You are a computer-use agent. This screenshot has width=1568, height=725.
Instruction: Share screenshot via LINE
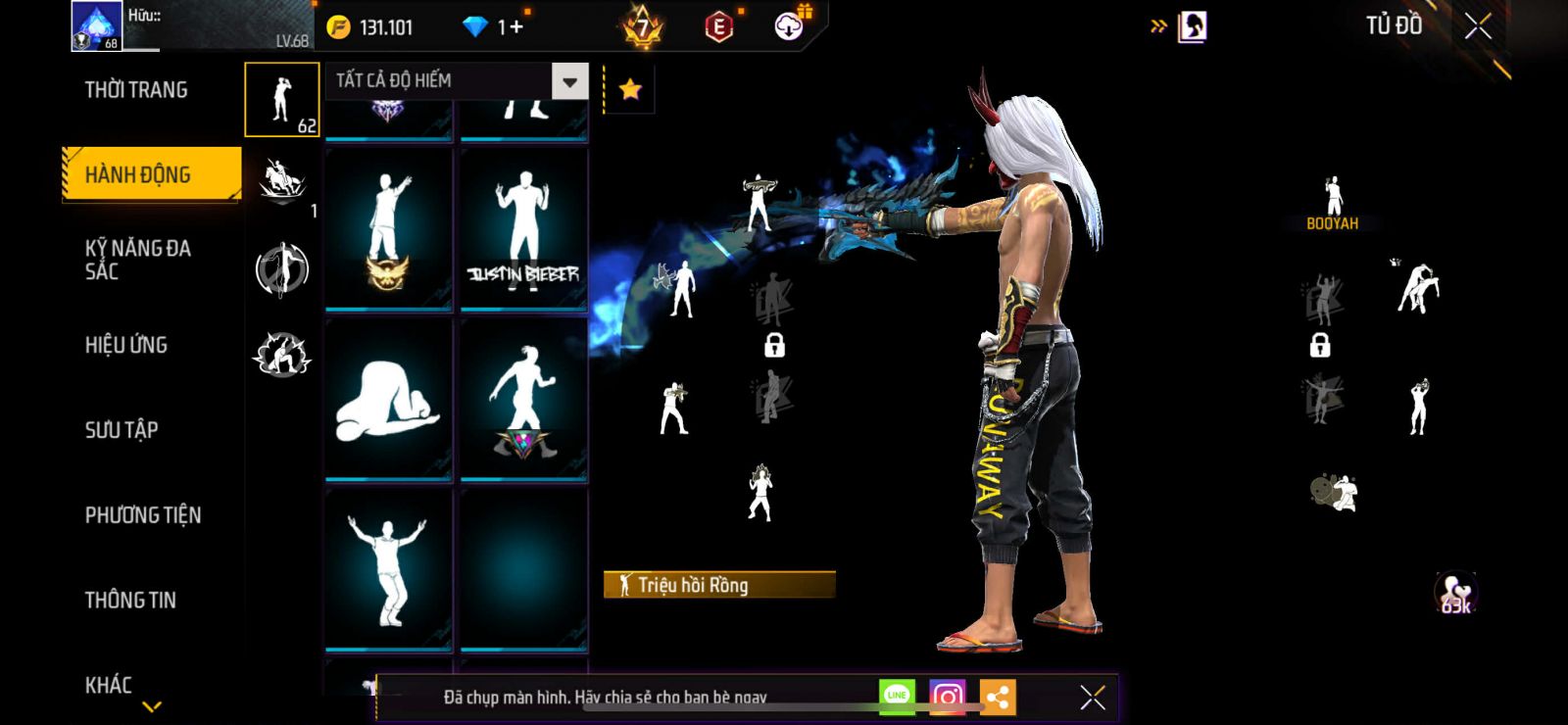pos(897,697)
